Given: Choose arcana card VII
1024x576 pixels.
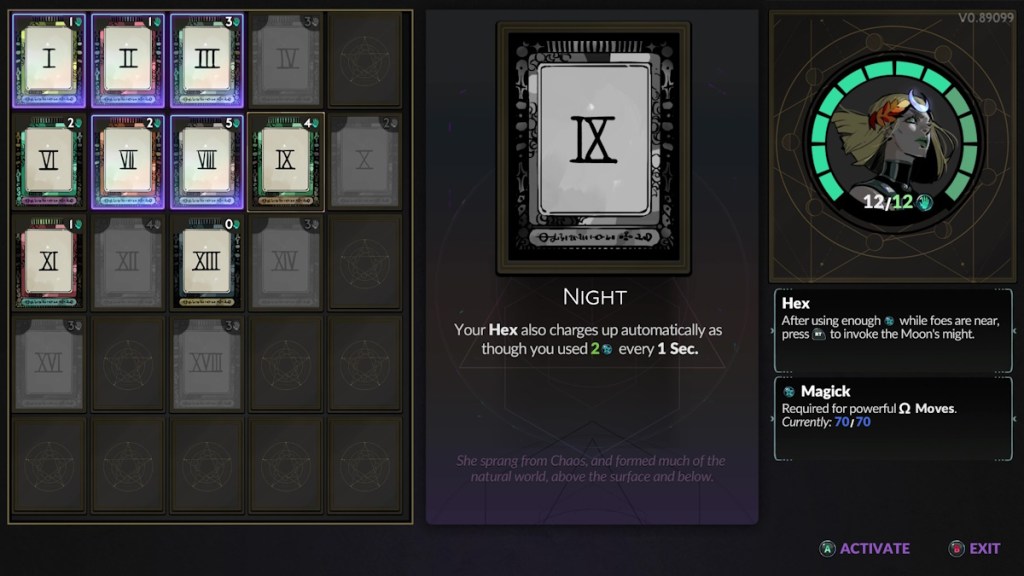Looking at the screenshot, I should click(128, 160).
